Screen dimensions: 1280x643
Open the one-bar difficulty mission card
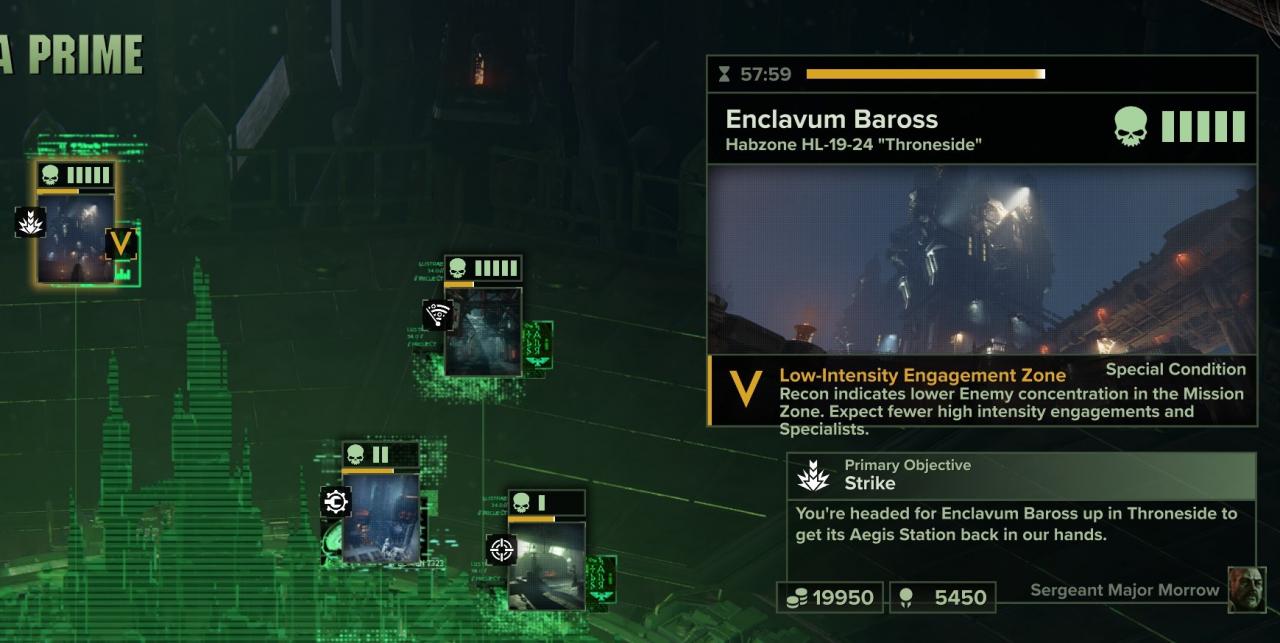pos(546,564)
